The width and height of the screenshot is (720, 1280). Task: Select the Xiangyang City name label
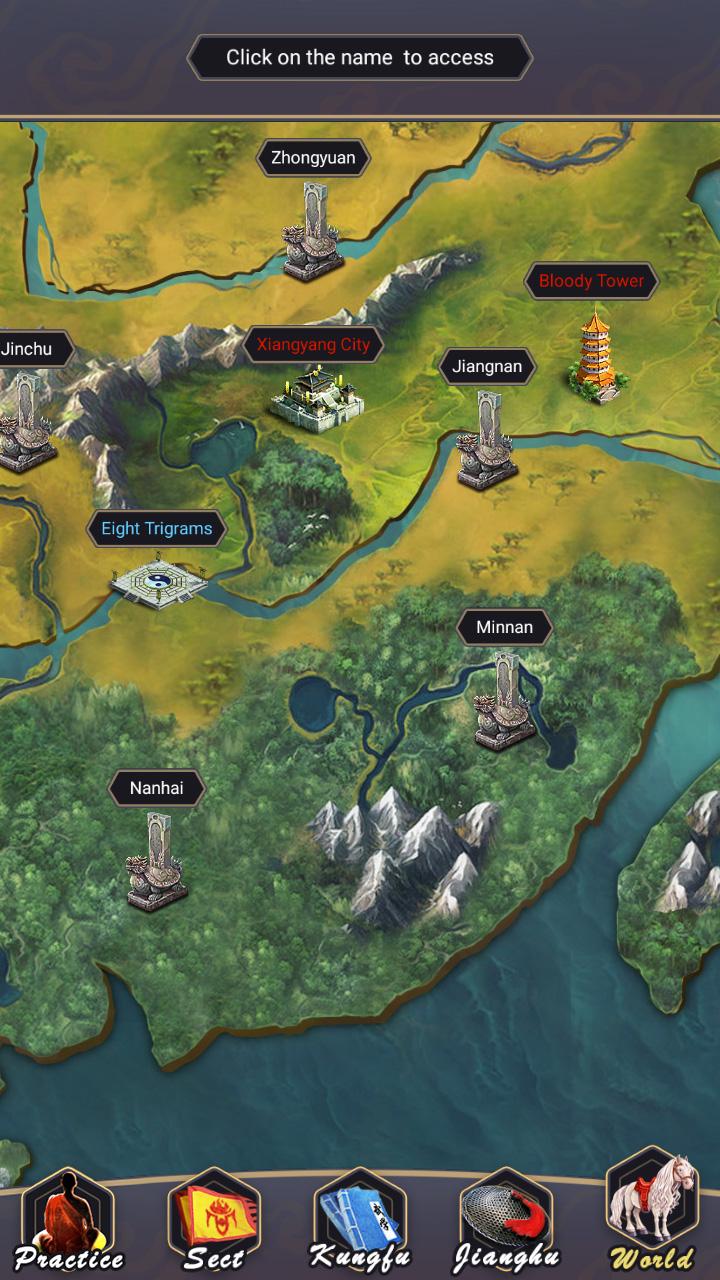point(313,346)
